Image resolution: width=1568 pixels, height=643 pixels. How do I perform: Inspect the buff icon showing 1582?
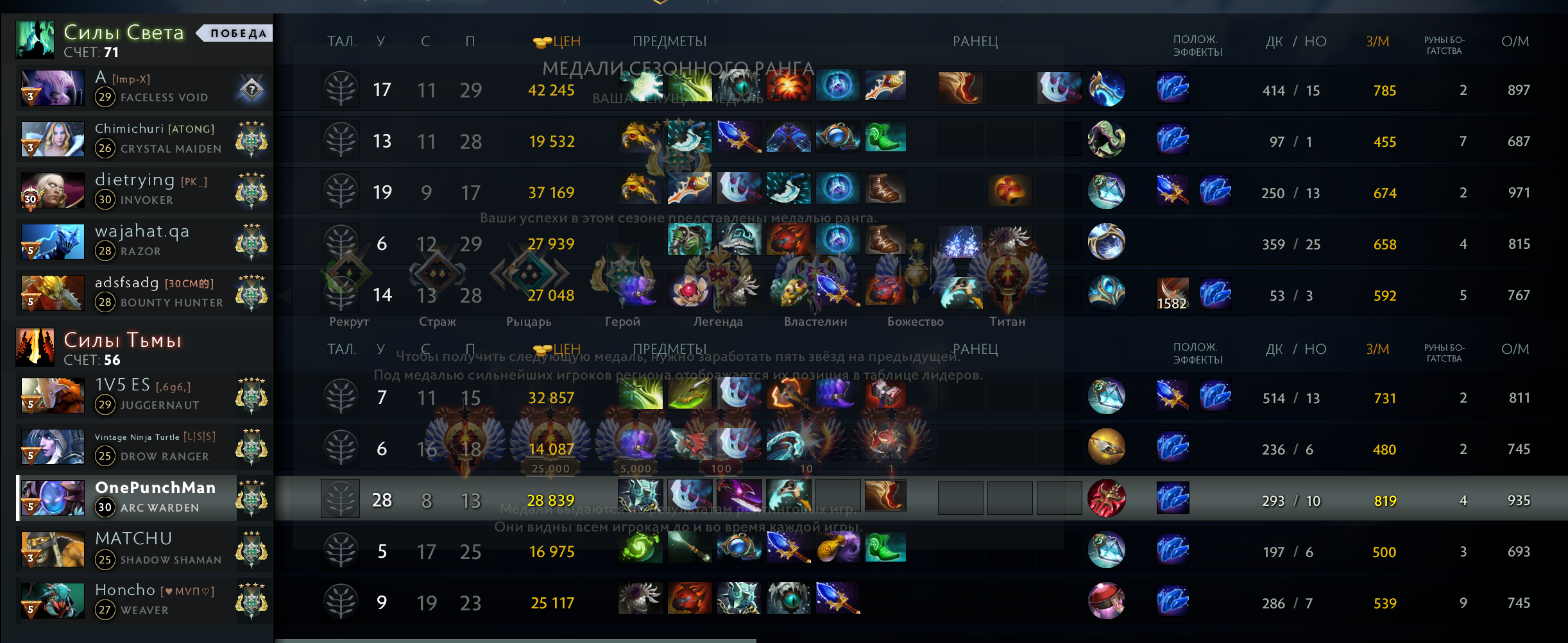(1172, 294)
